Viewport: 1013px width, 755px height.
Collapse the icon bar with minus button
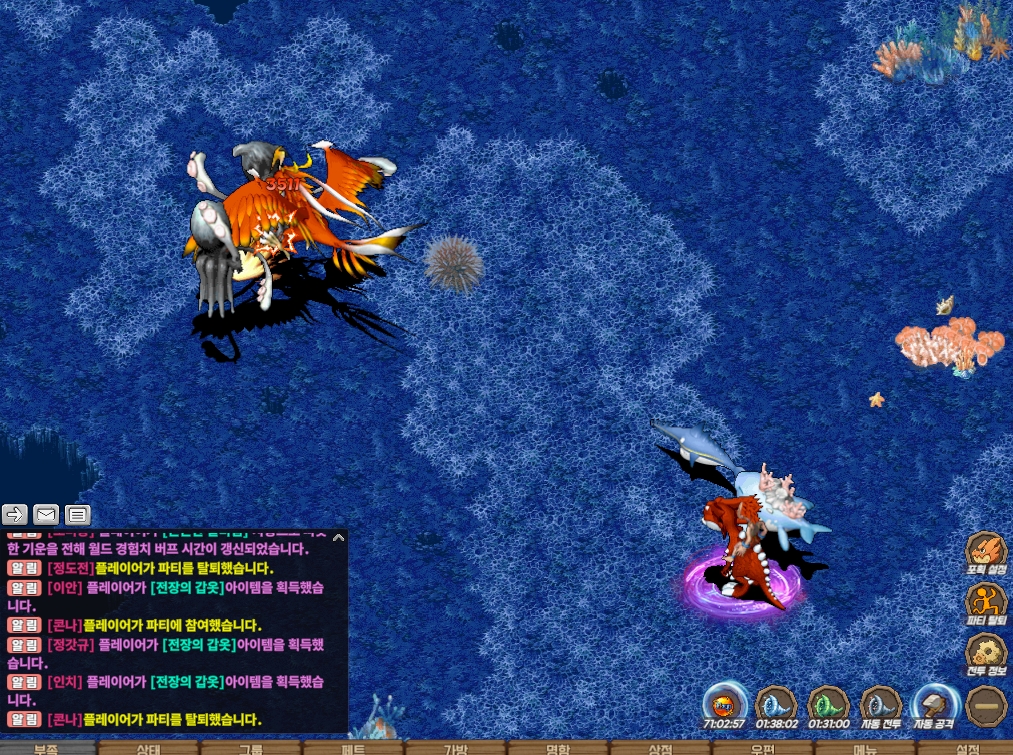pos(986,706)
